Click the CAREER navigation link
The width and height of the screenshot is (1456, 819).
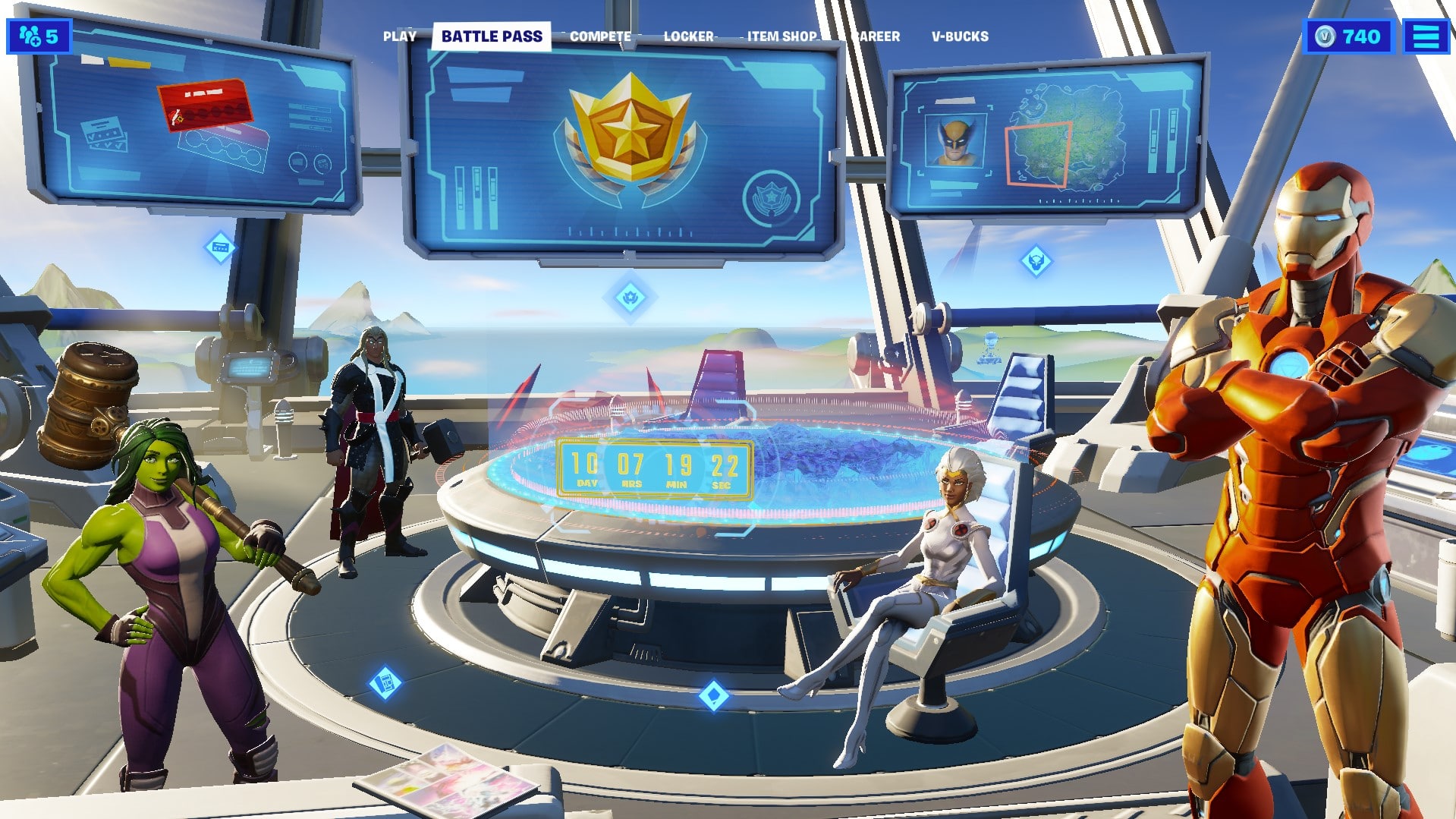tap(876, 36)
